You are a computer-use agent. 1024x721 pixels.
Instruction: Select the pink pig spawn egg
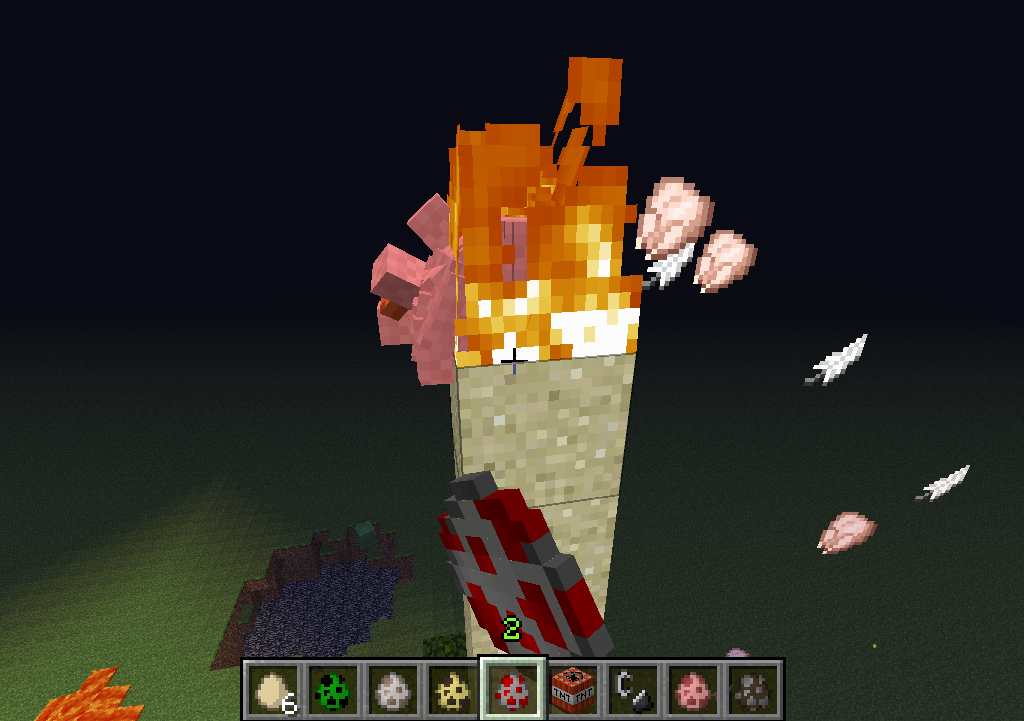pos(693,688)
